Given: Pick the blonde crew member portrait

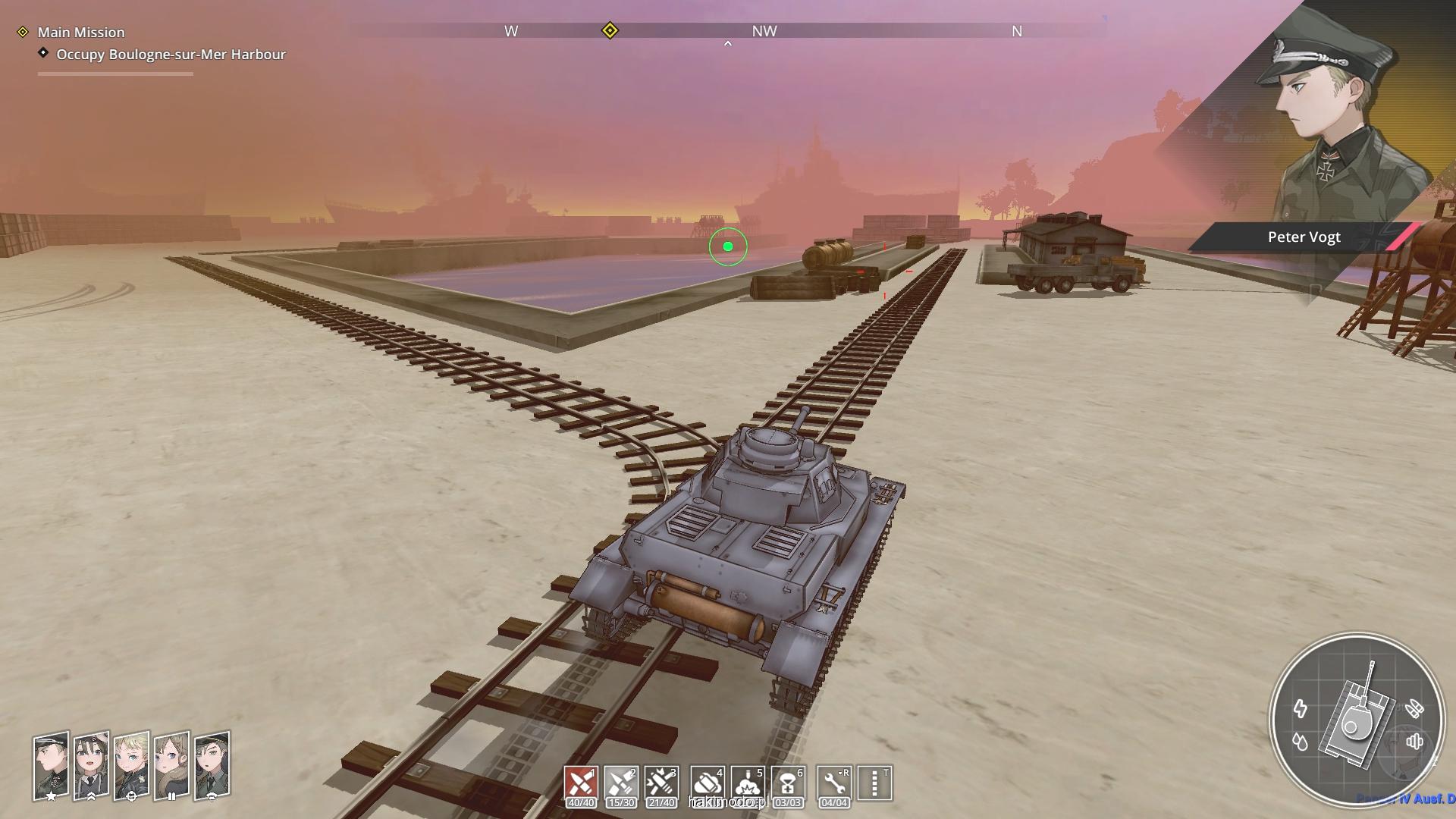Looking at the screenshot, I should click(131, 764).
